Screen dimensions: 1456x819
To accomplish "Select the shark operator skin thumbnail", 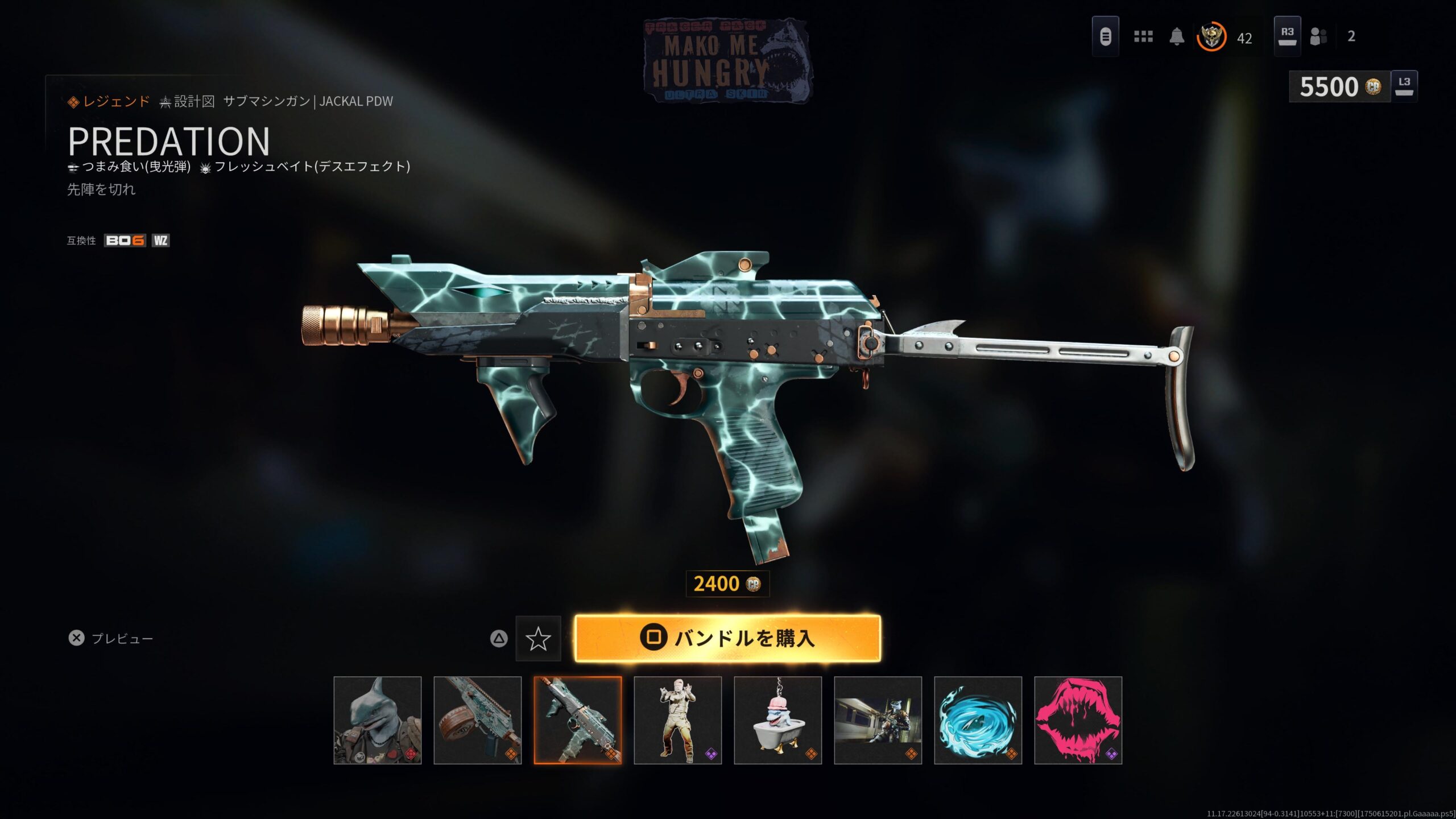I will pyautogui.click(x=378, y=720).
